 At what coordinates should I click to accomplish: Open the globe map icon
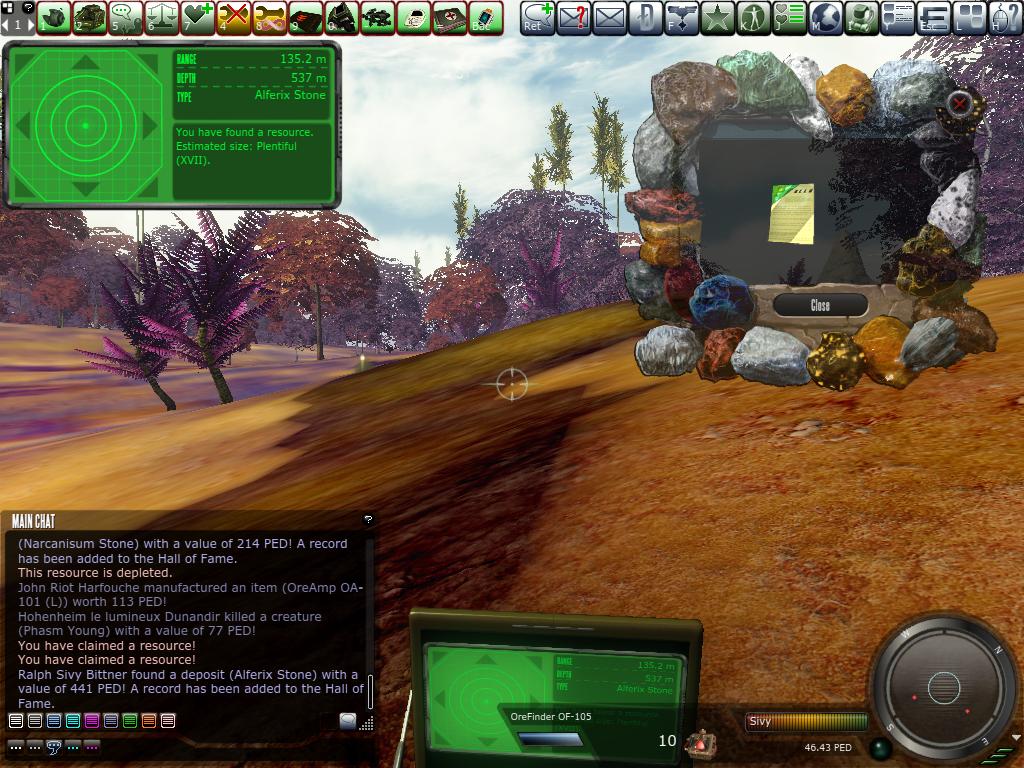point(825,17)
